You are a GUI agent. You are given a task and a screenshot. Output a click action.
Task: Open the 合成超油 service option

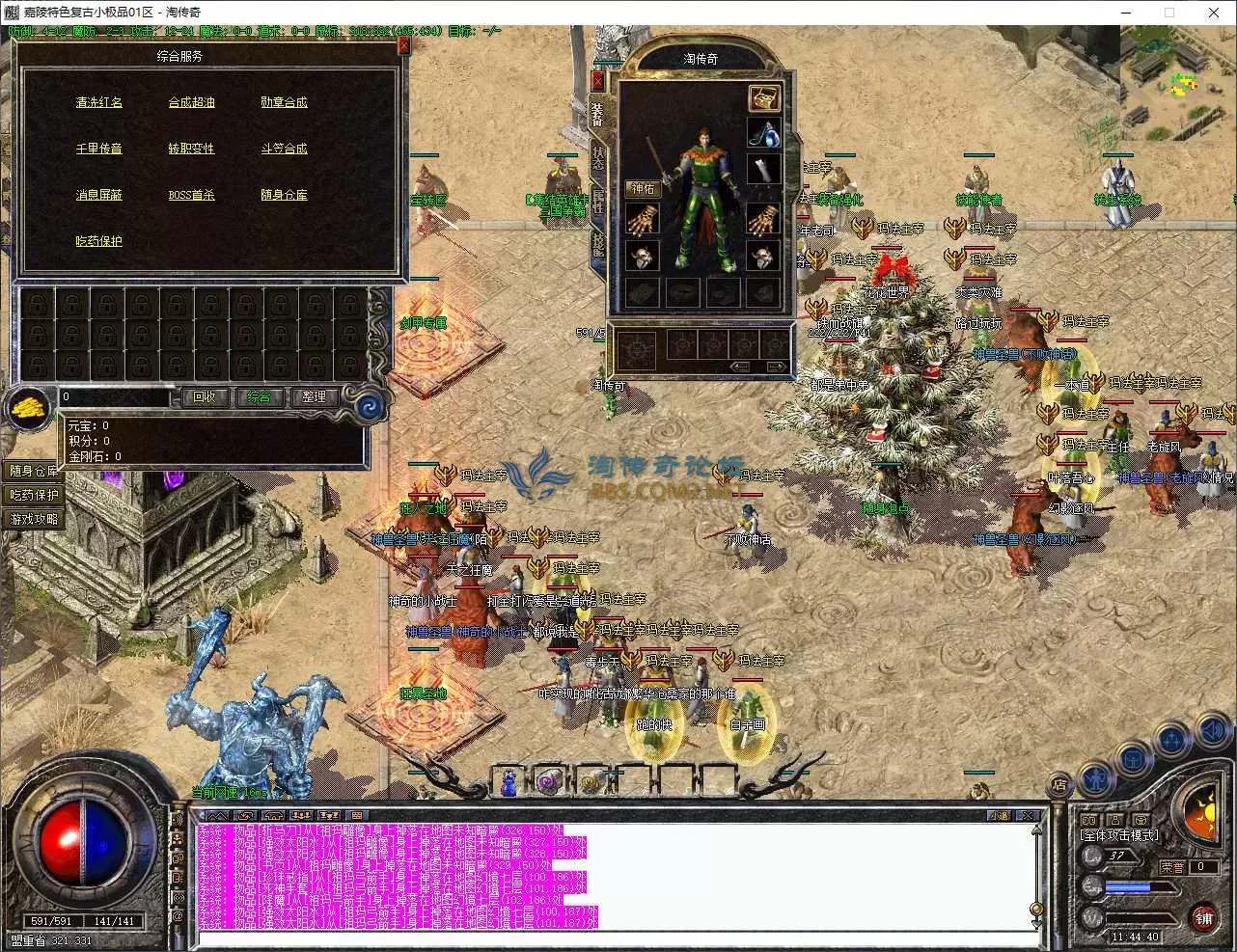[x=191, y=102]
